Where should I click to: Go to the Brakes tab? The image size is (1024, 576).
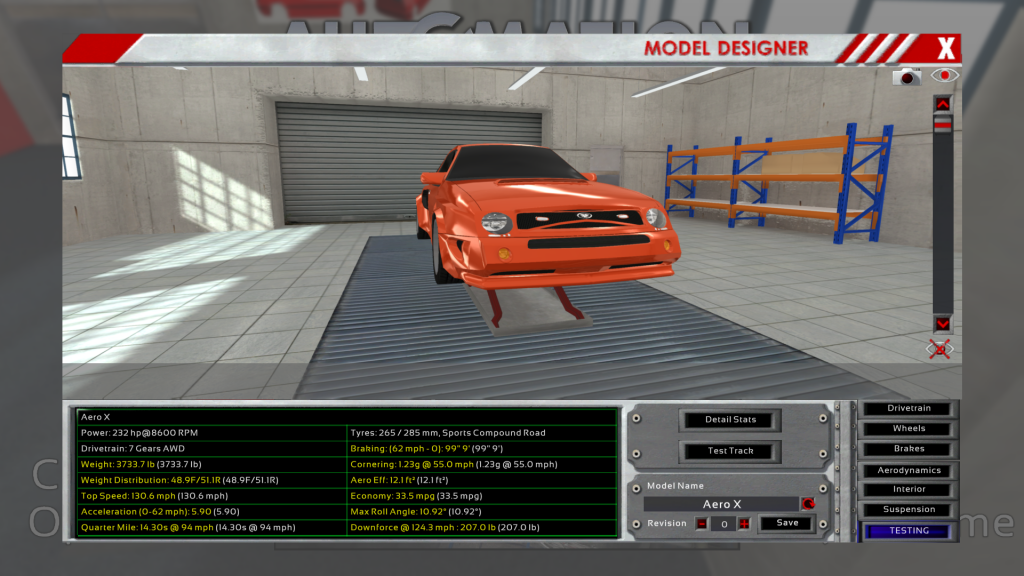click(x=908, y=449)
